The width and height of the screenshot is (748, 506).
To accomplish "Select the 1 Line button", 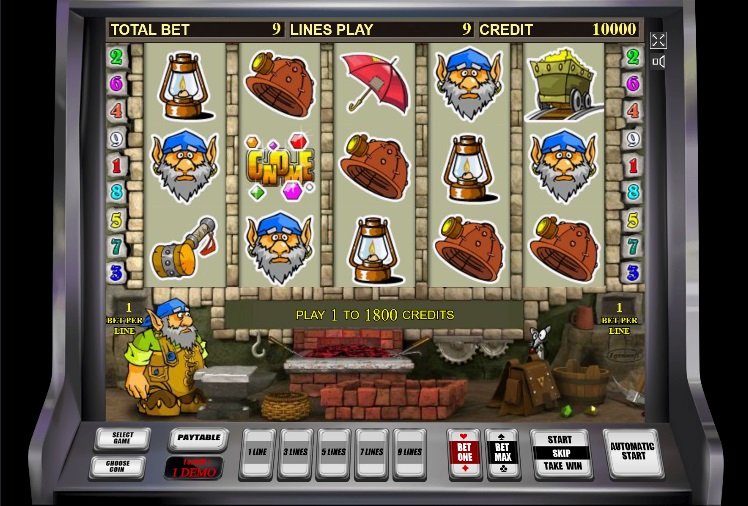I will [257, 453].
